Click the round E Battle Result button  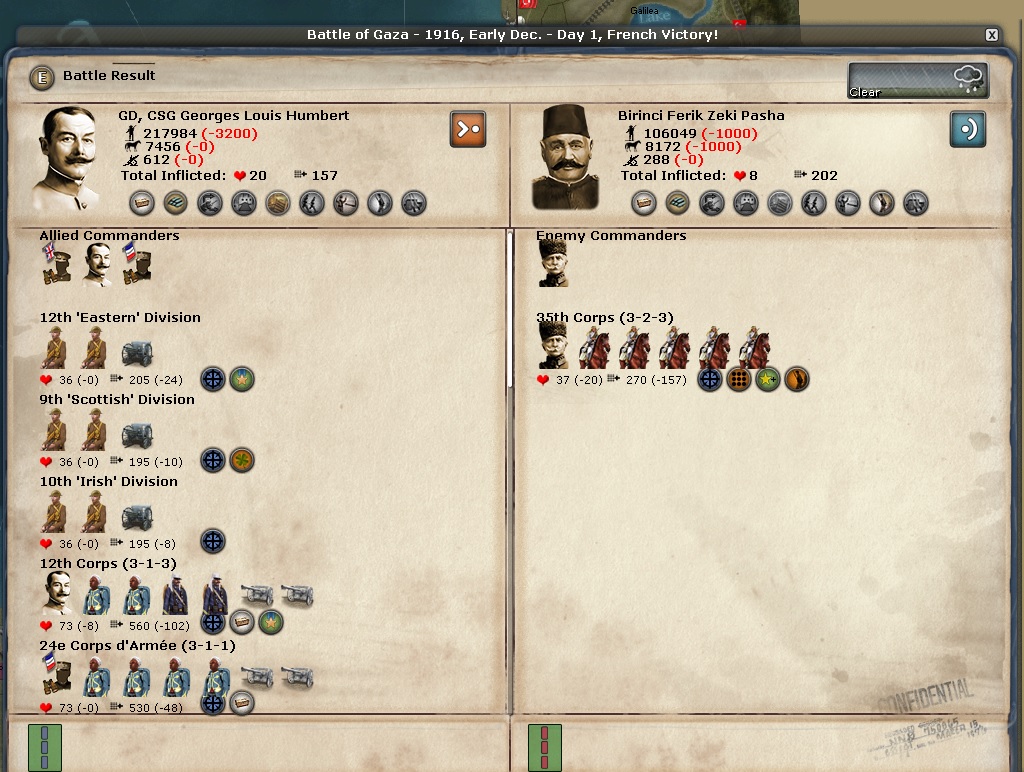click(x=42, y=76)
